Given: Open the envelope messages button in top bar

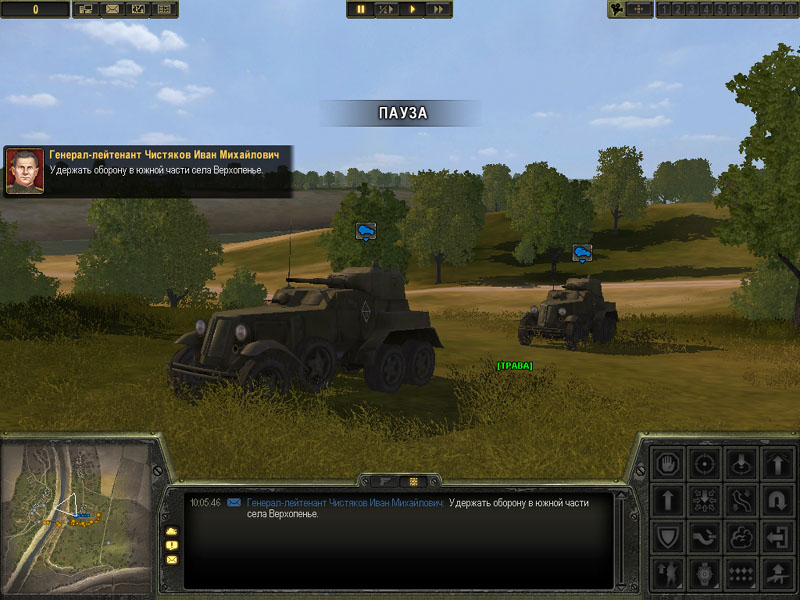Looking at the screenshot, I should 112,9.
